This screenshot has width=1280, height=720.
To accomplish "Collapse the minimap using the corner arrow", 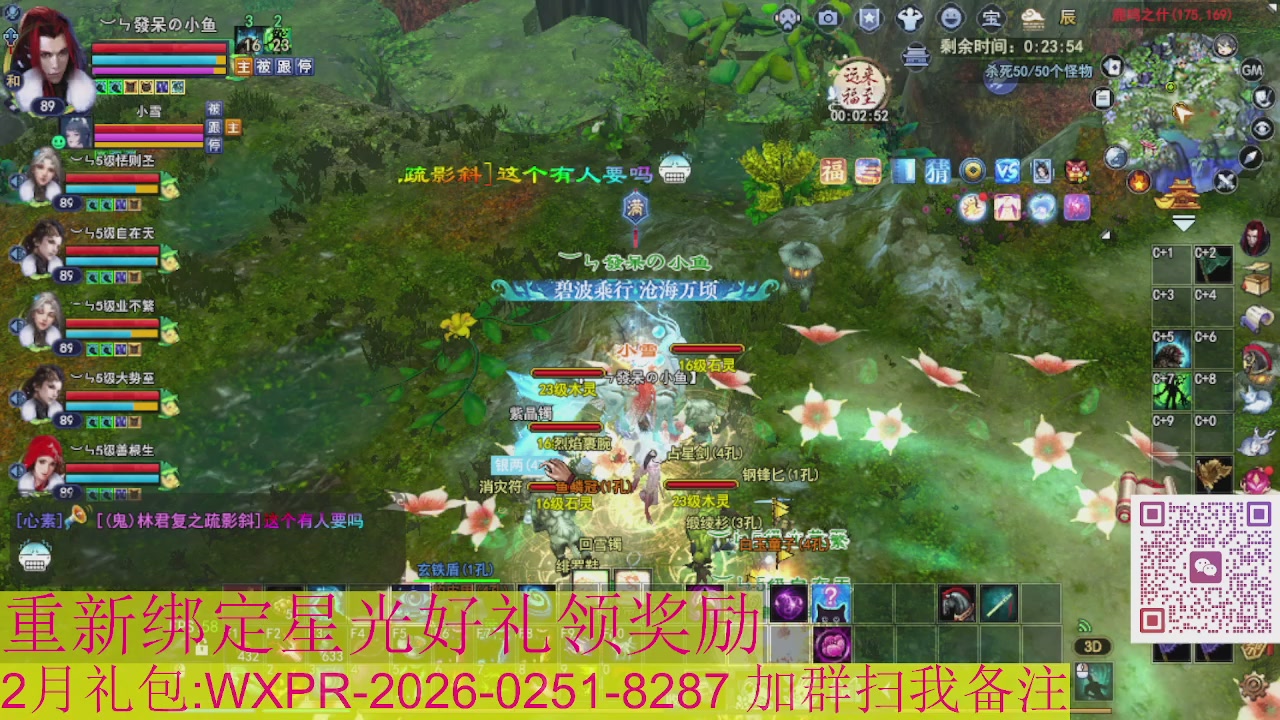I will click(1184, 223).
